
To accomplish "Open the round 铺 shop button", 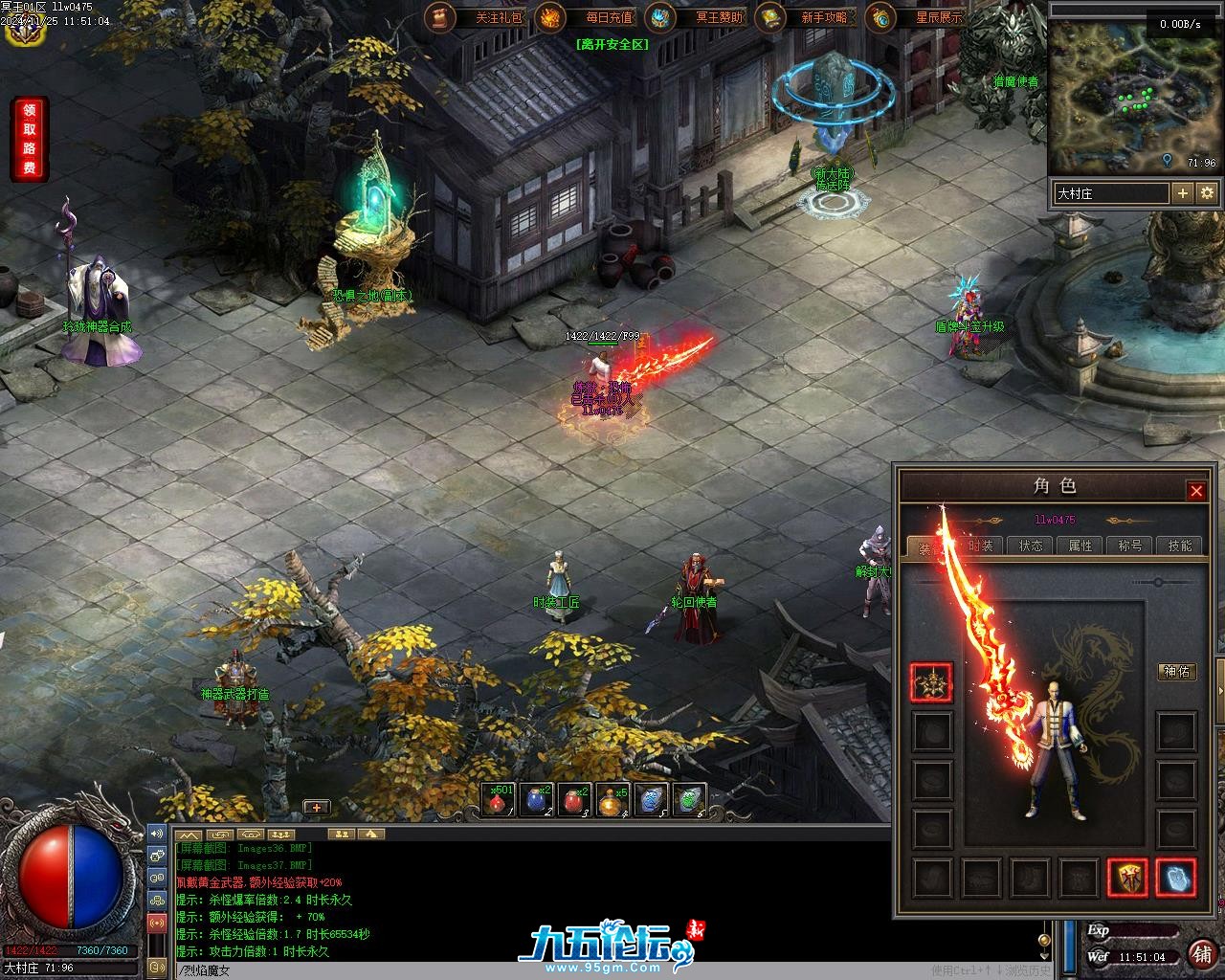I will [1200, 954].
